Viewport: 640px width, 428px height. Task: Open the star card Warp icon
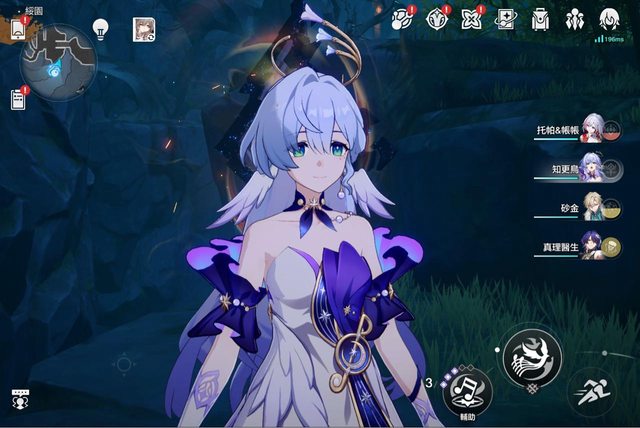tap(506, 18)
